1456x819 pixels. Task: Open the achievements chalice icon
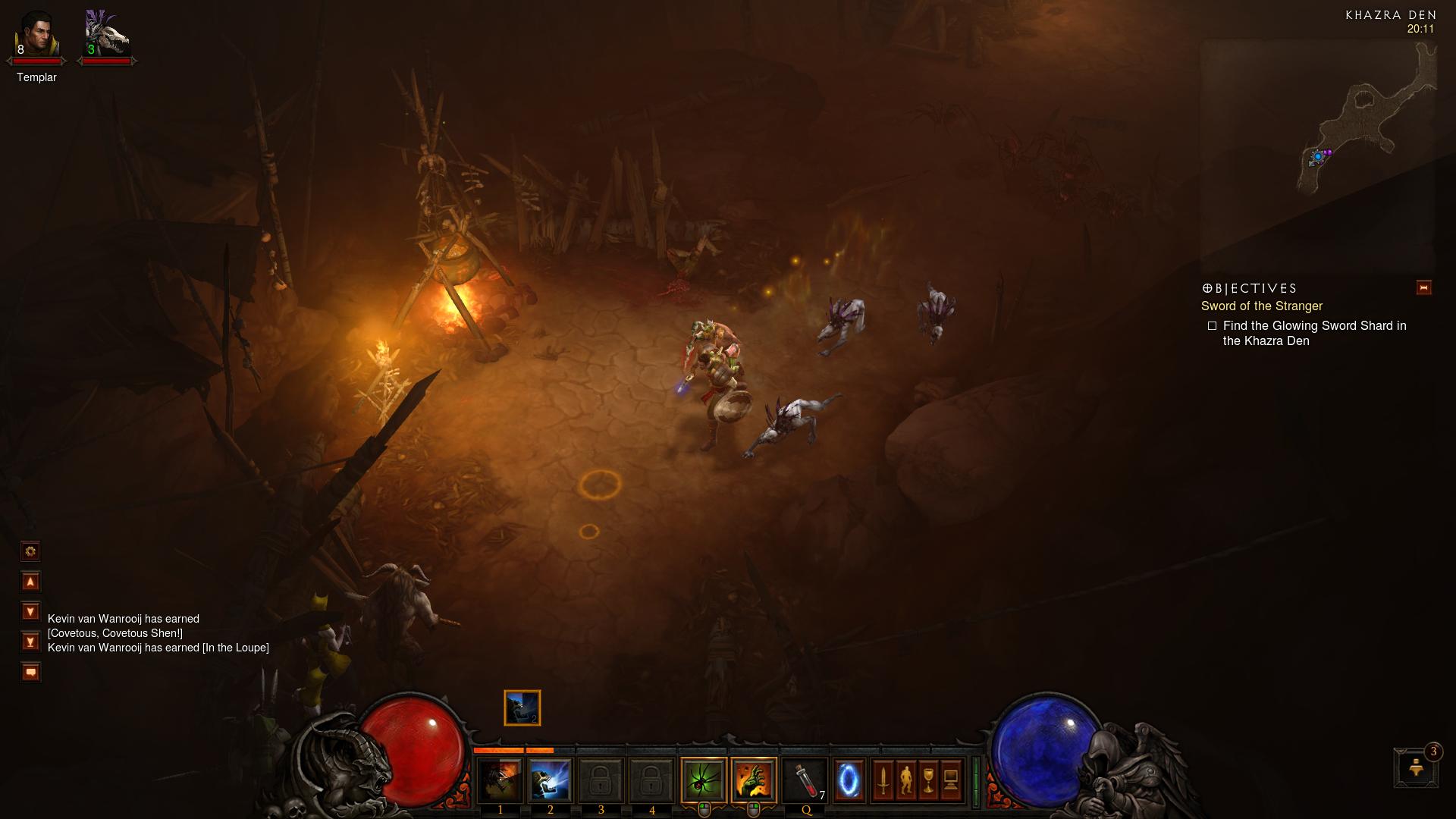(x=928, y=780)
